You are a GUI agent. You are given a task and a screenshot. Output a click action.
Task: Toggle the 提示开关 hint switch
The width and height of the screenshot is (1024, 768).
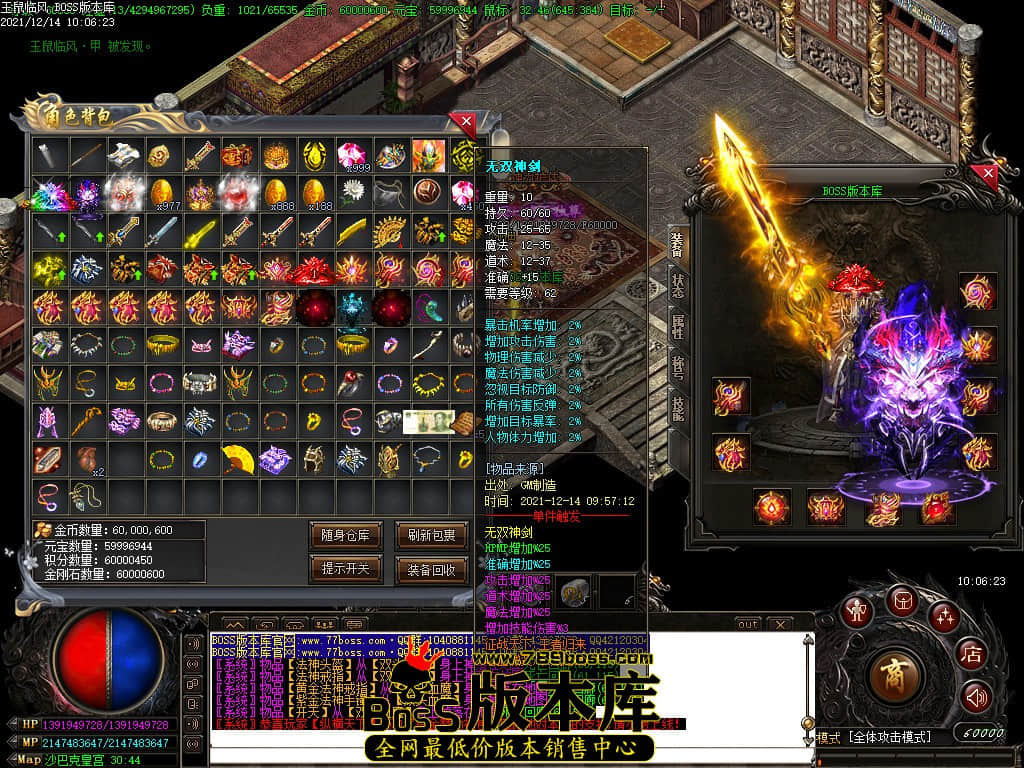(346, 569)
